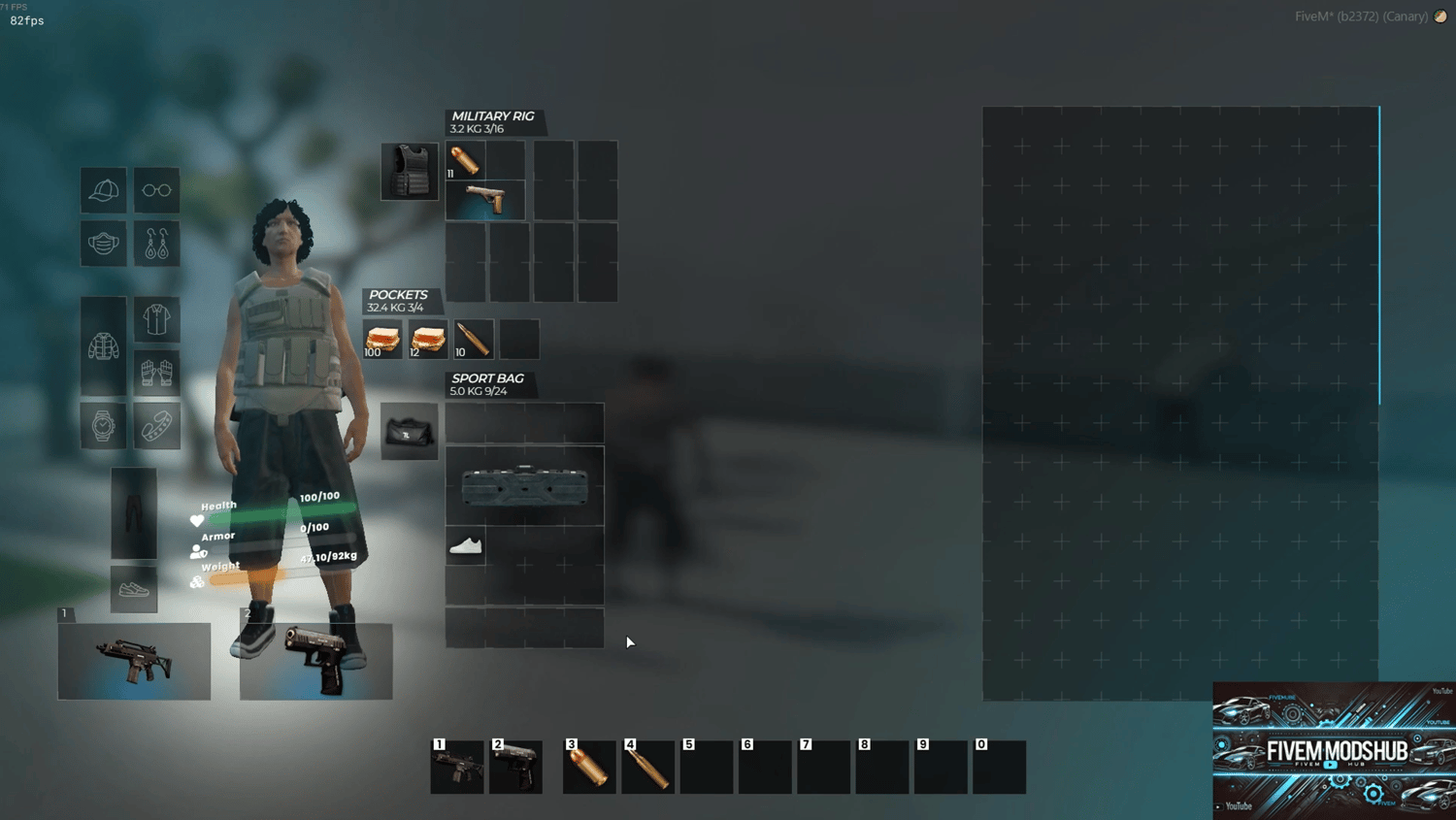Pick the pistol ammo stack of 11

coord(465,160)
